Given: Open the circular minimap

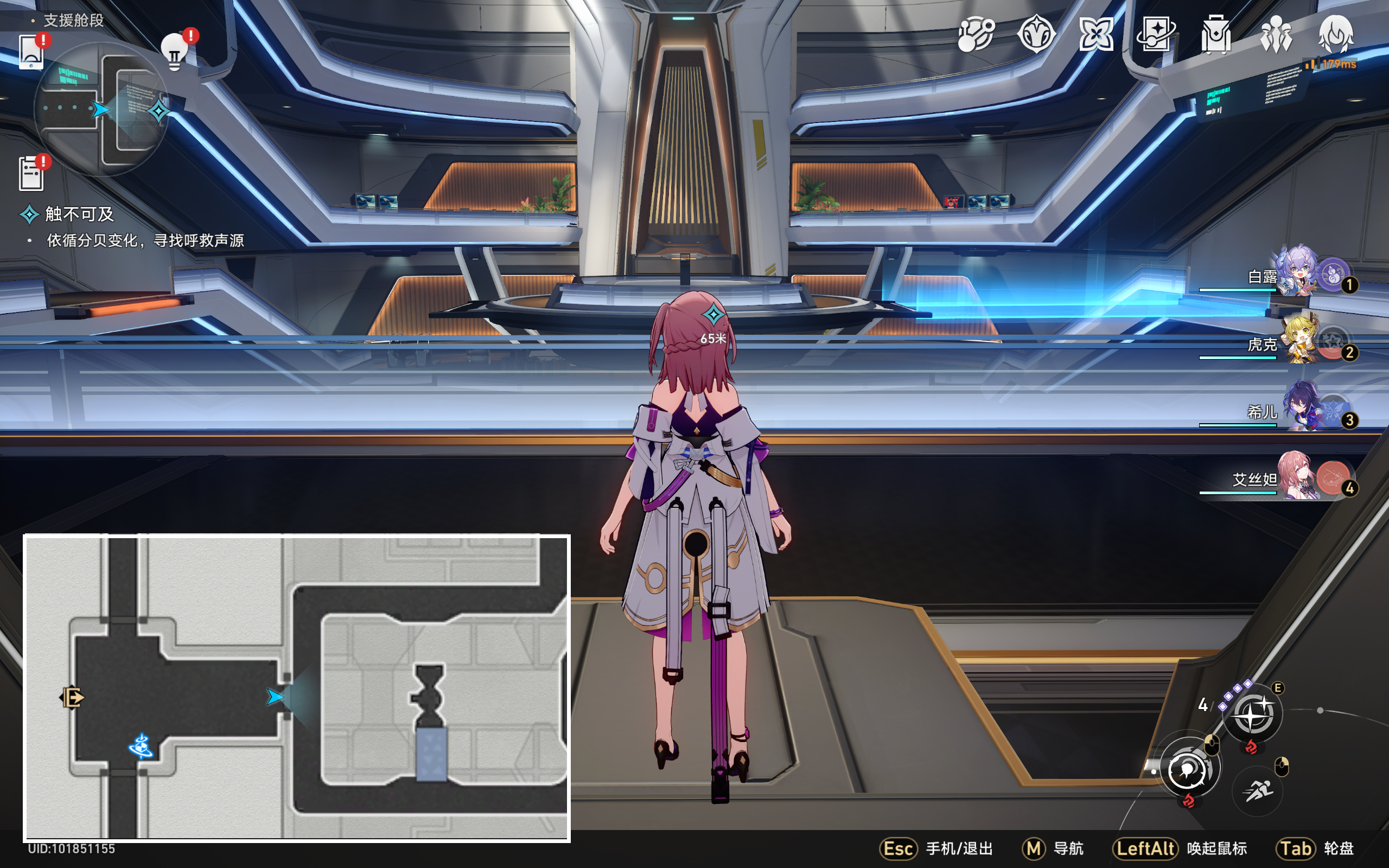Looking at the screenshot, I should [101, 109].
